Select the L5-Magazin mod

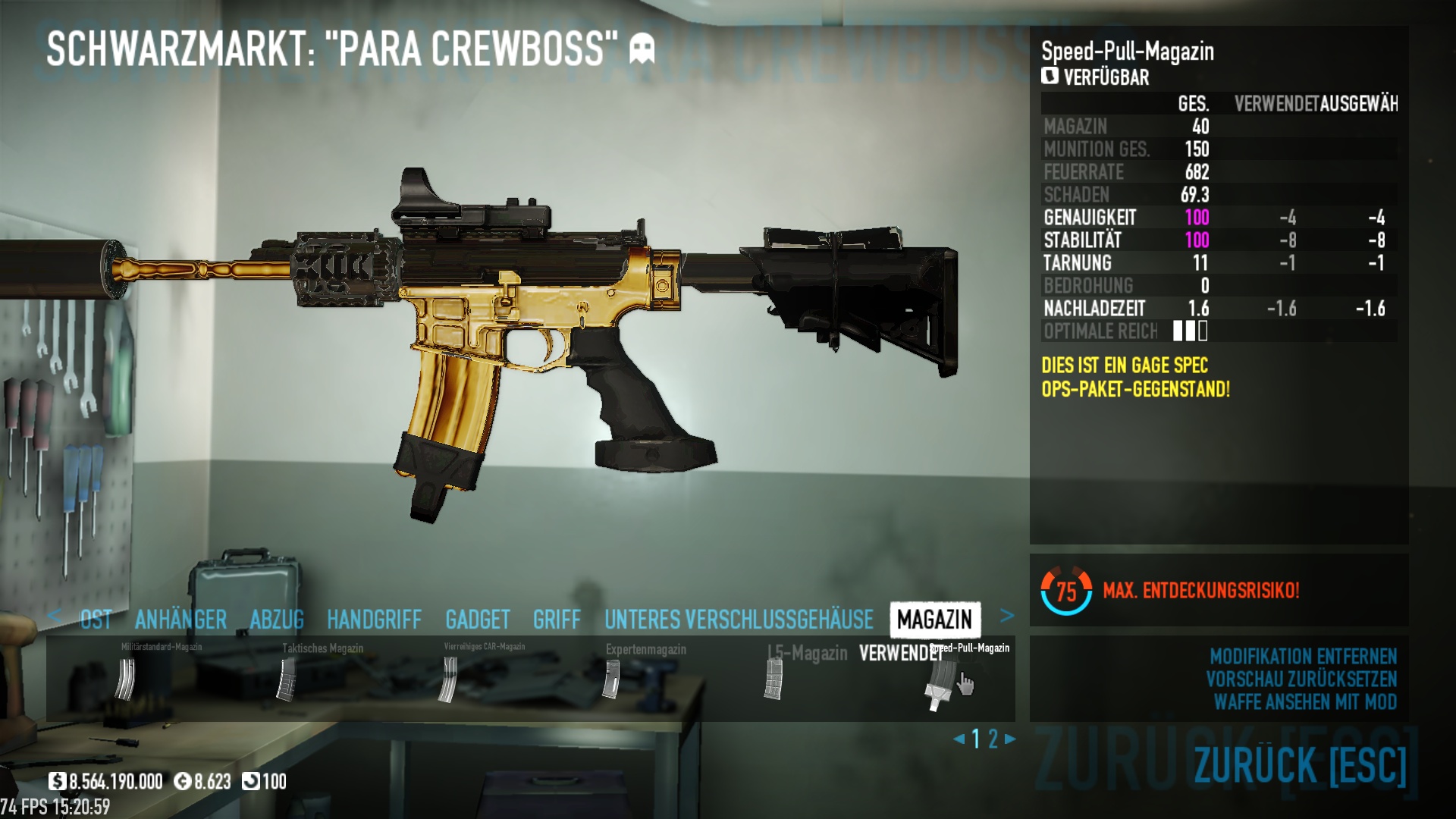coord(773,679)
